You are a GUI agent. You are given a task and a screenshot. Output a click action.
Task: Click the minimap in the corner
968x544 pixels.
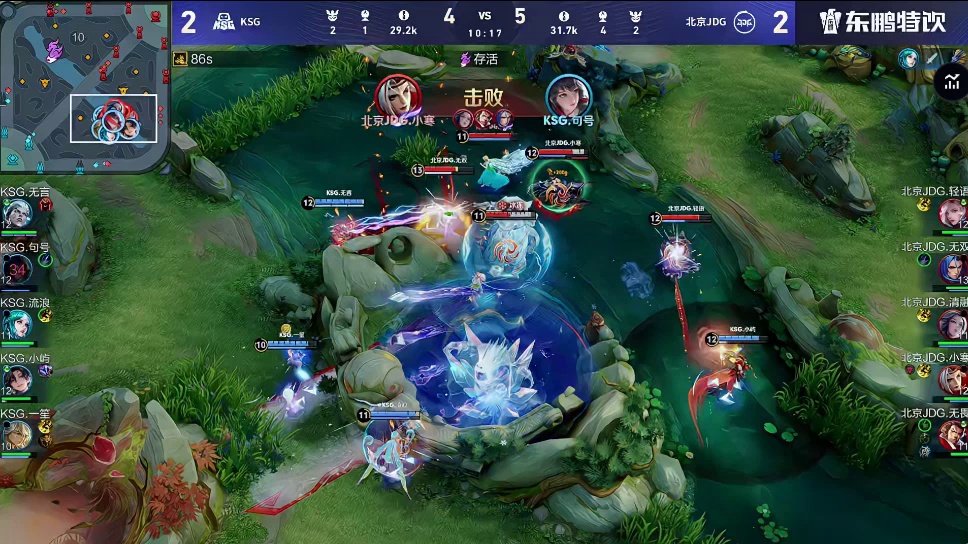[x=83, y=88]
